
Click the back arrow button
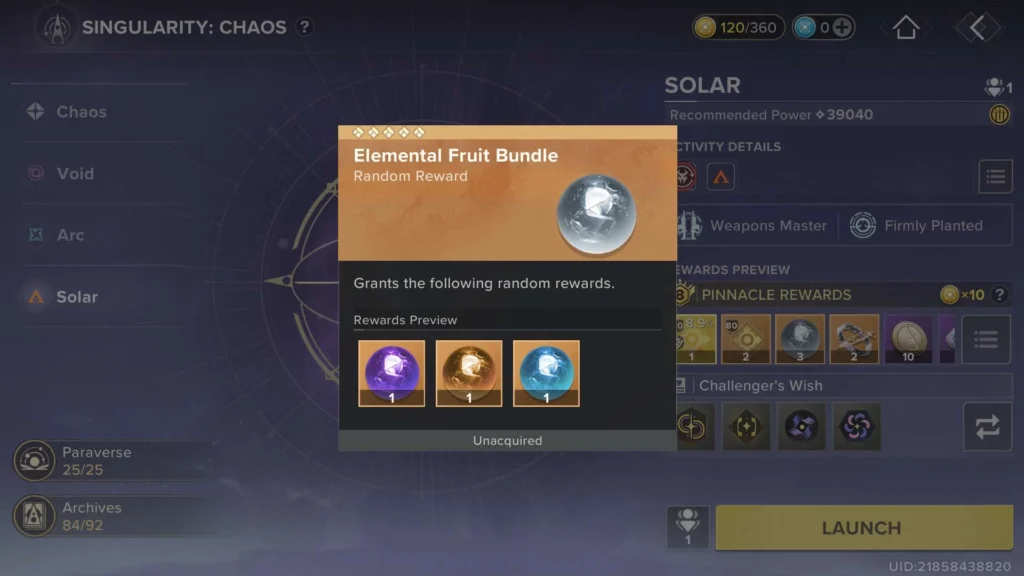(x=977, y=28)
